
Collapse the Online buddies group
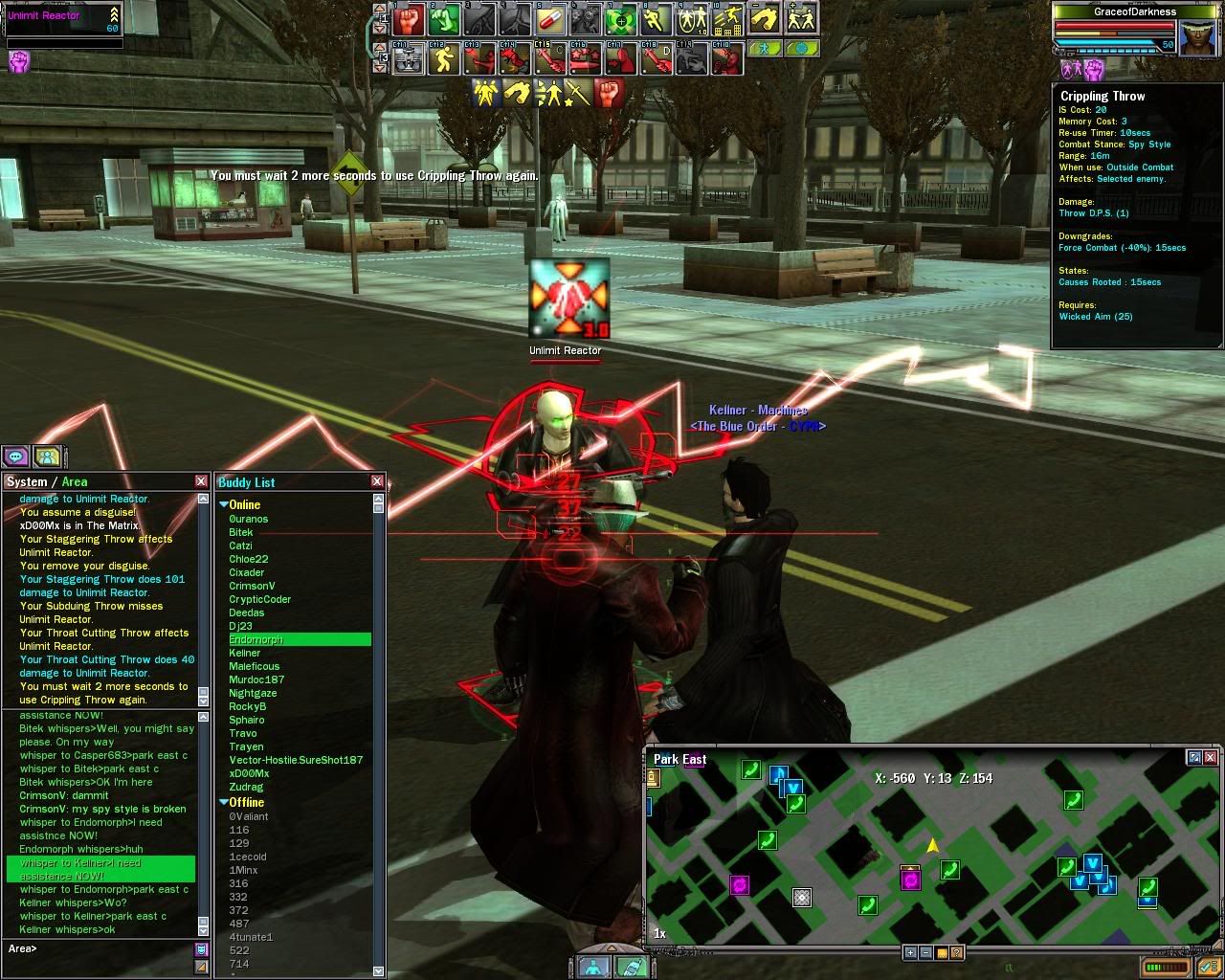coord(224,504)
